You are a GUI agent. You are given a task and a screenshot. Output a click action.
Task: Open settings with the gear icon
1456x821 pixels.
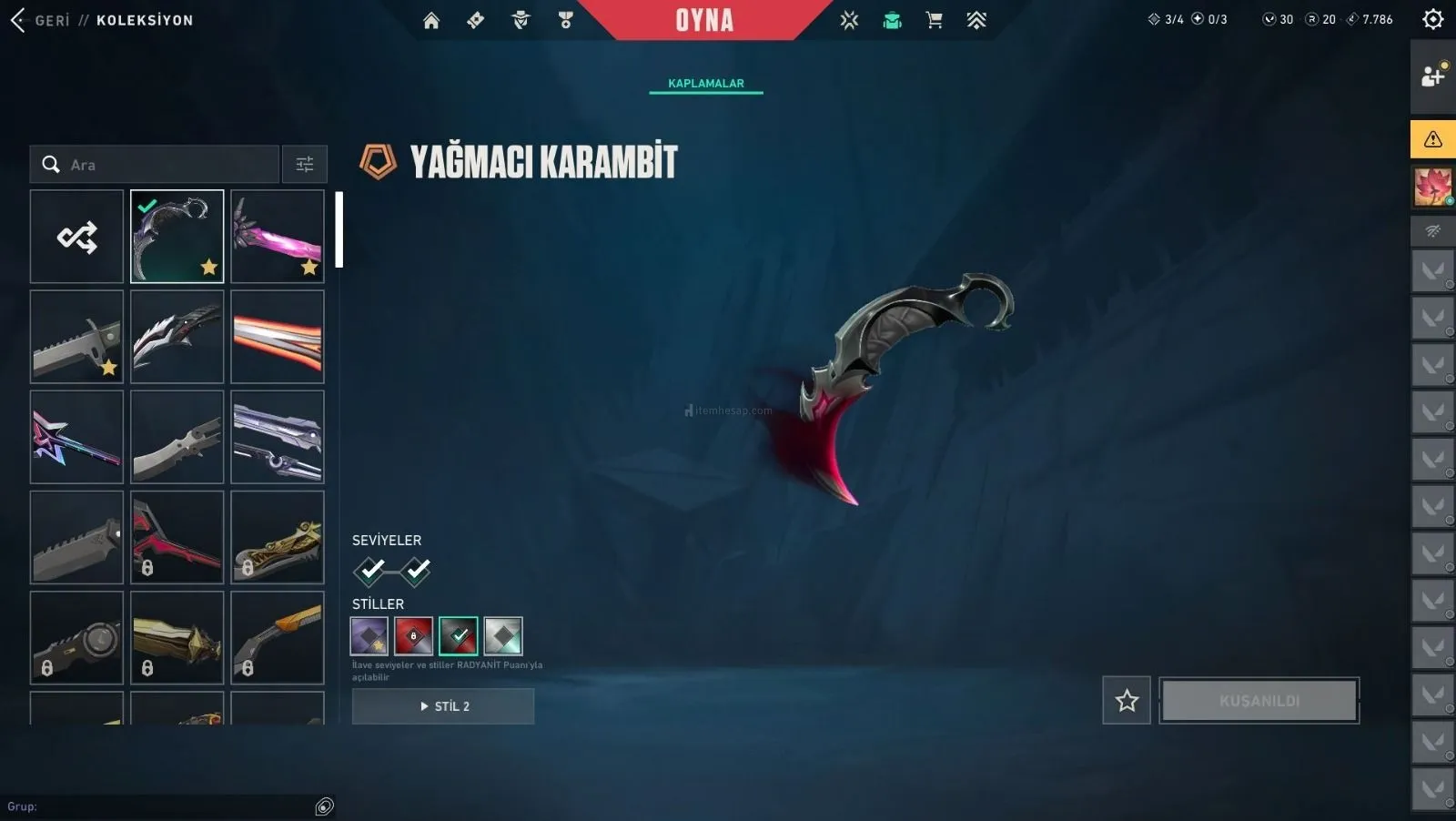pyautogui.click(x=1432, y=19)
